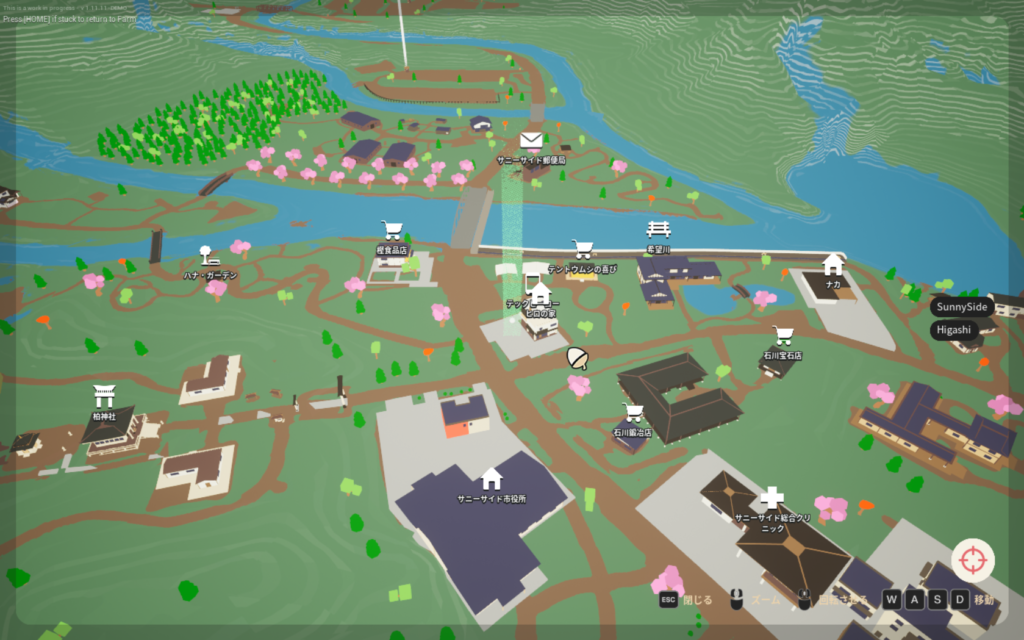Click the 閉じる close map label
Viewport: 1024px width, 640px height.
pos(686,599)
